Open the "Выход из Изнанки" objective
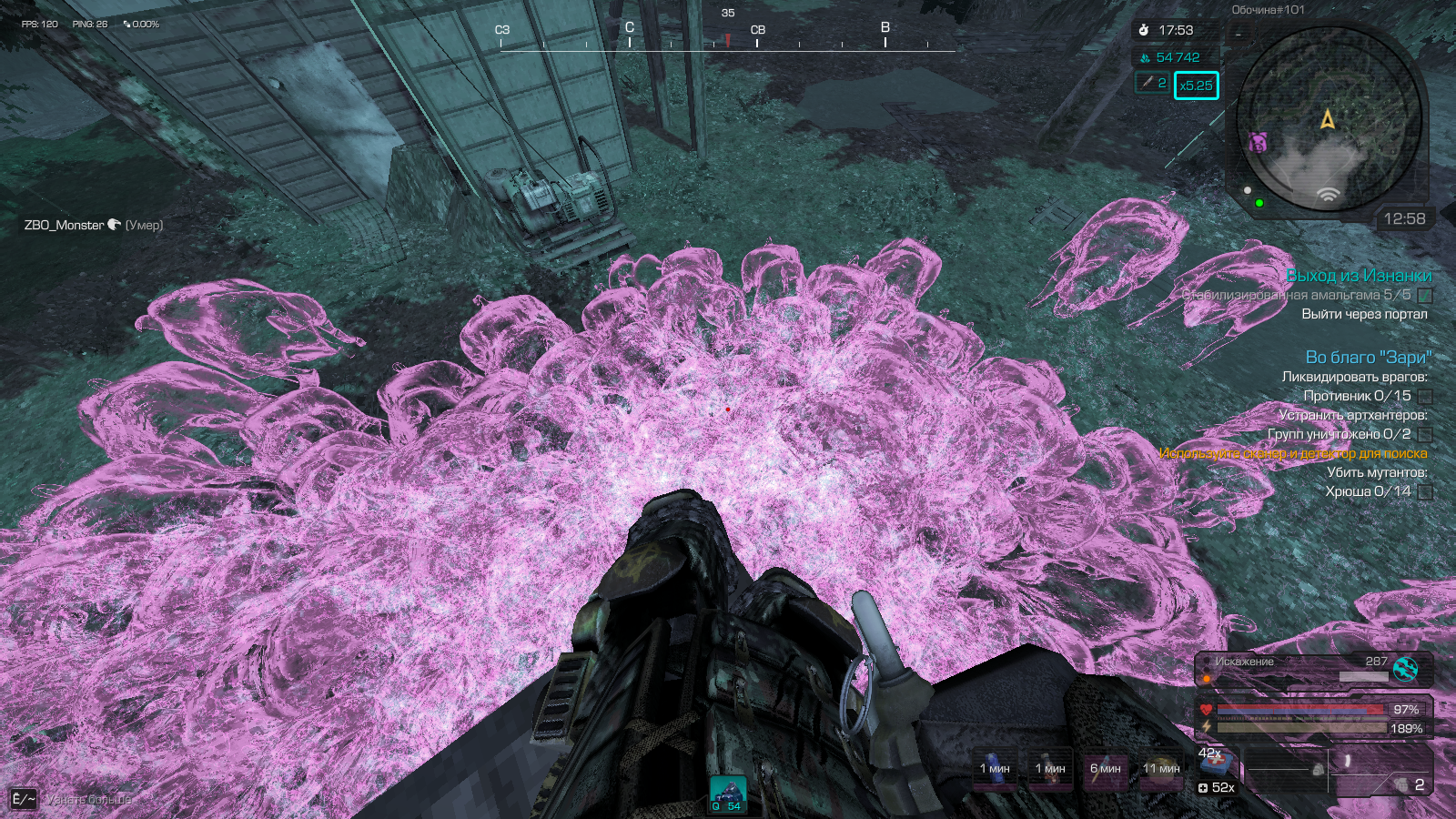The height and width of the screenshot is (819, 1456). 1358,276
